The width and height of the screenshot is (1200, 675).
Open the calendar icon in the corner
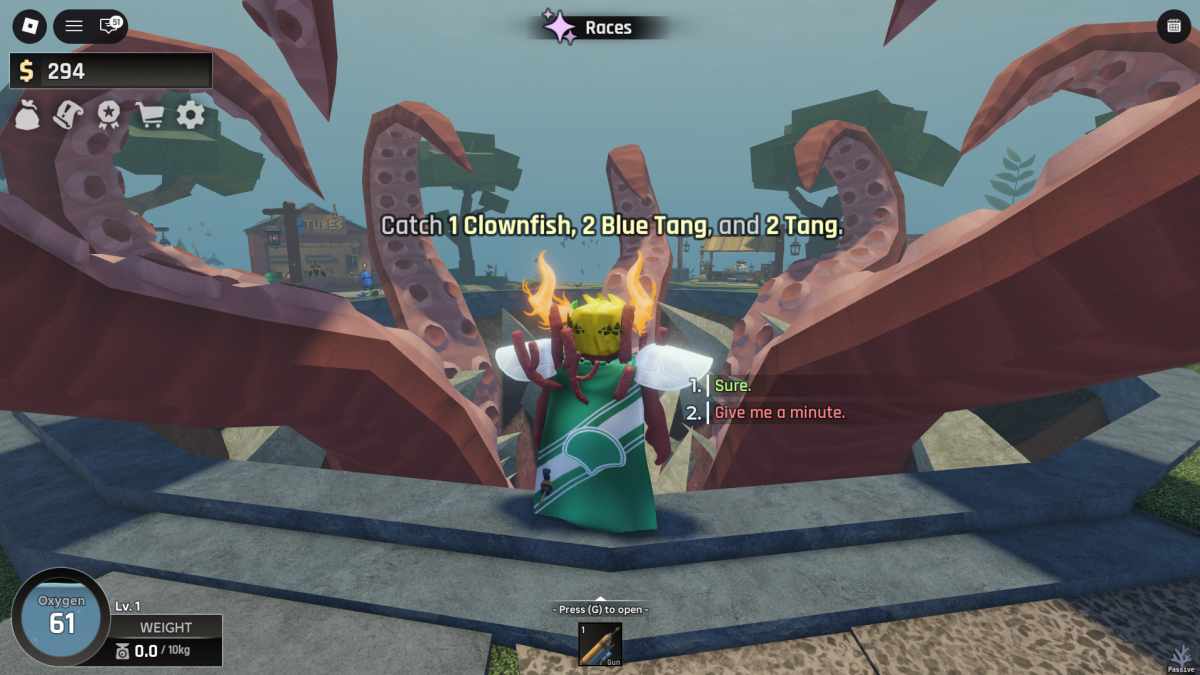pyautogui.click(x=1173, y=27)
